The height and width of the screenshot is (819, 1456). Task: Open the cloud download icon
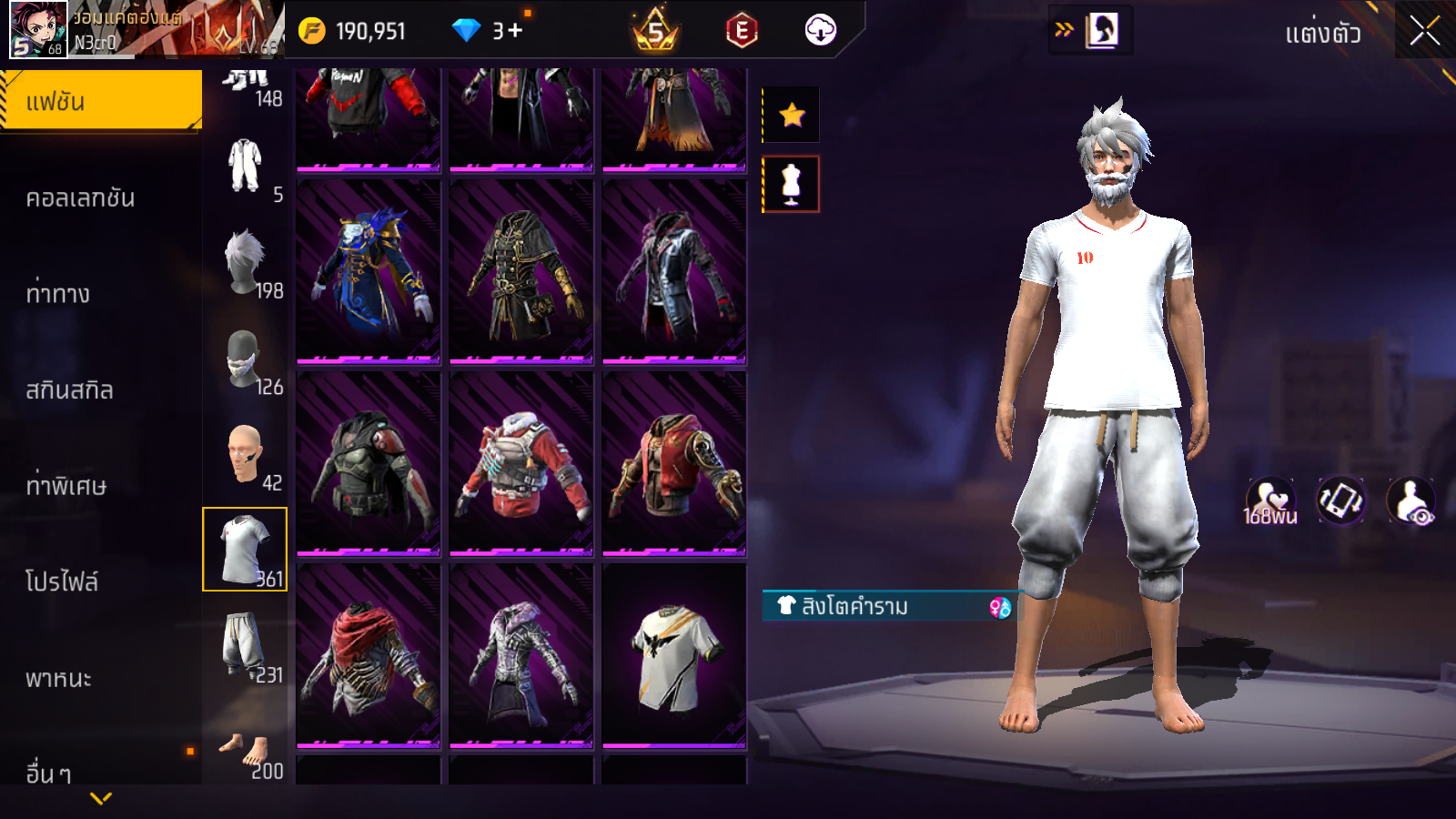tap(821, 31)
